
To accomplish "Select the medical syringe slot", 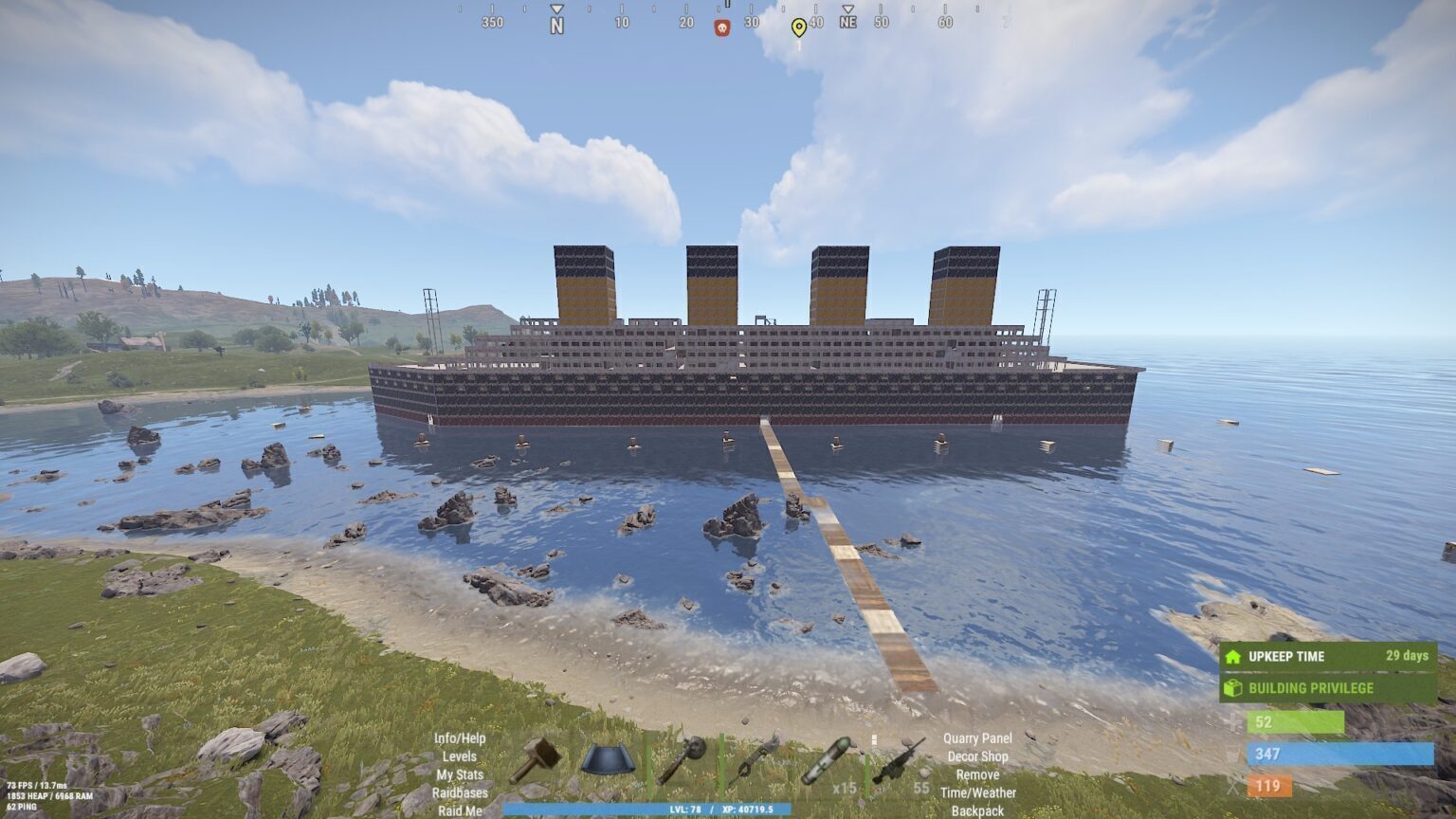I will (x=825, y=760).
